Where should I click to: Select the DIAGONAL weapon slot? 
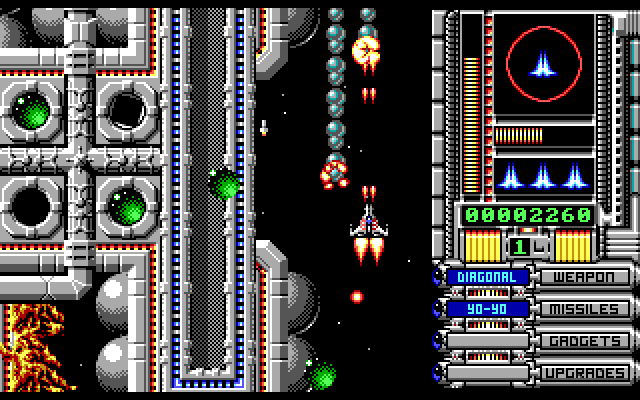(x=487, y=277)
